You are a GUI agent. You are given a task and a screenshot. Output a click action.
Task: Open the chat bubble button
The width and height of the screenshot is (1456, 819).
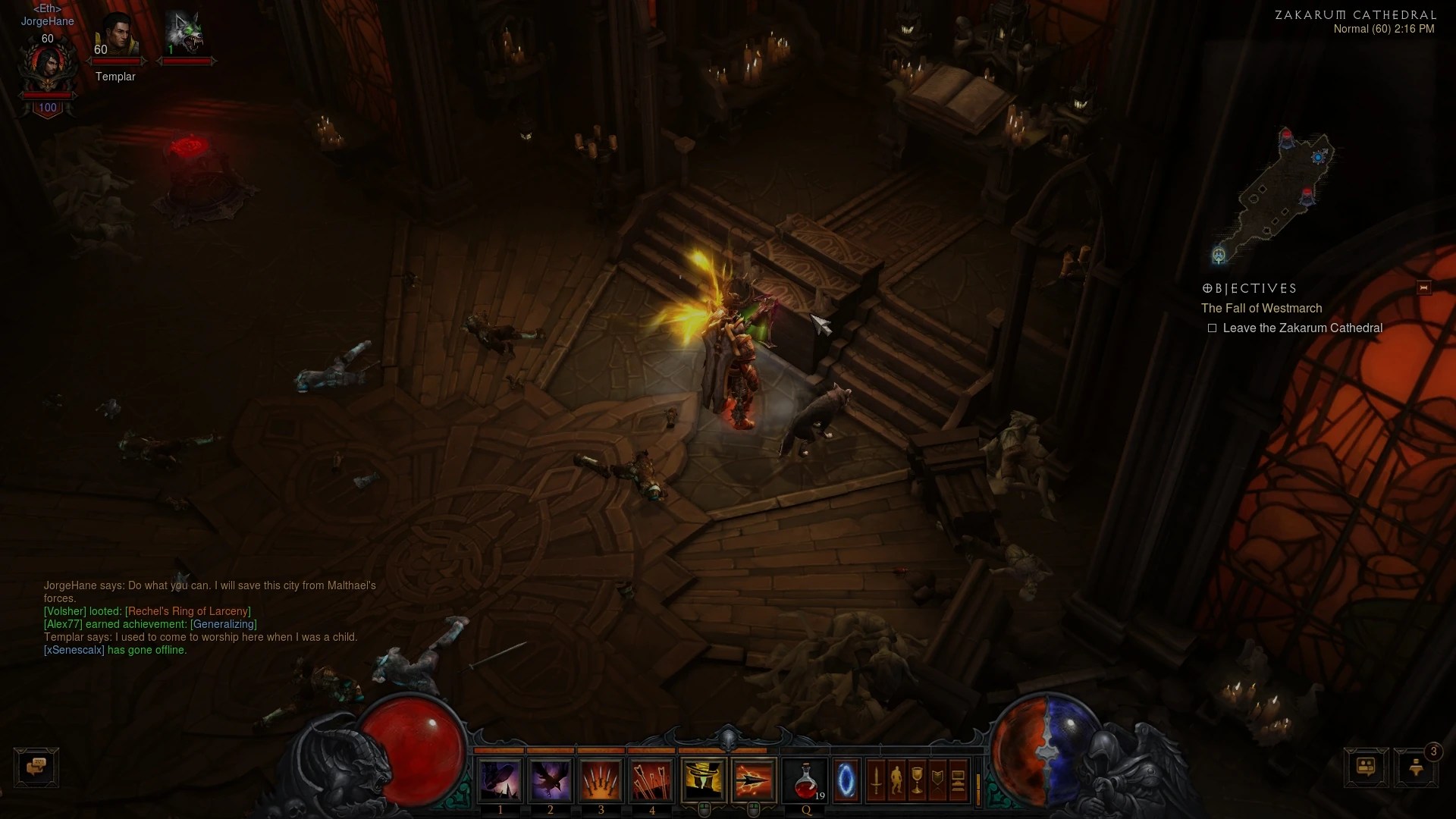pyautogui.click(x=36, y=767)
